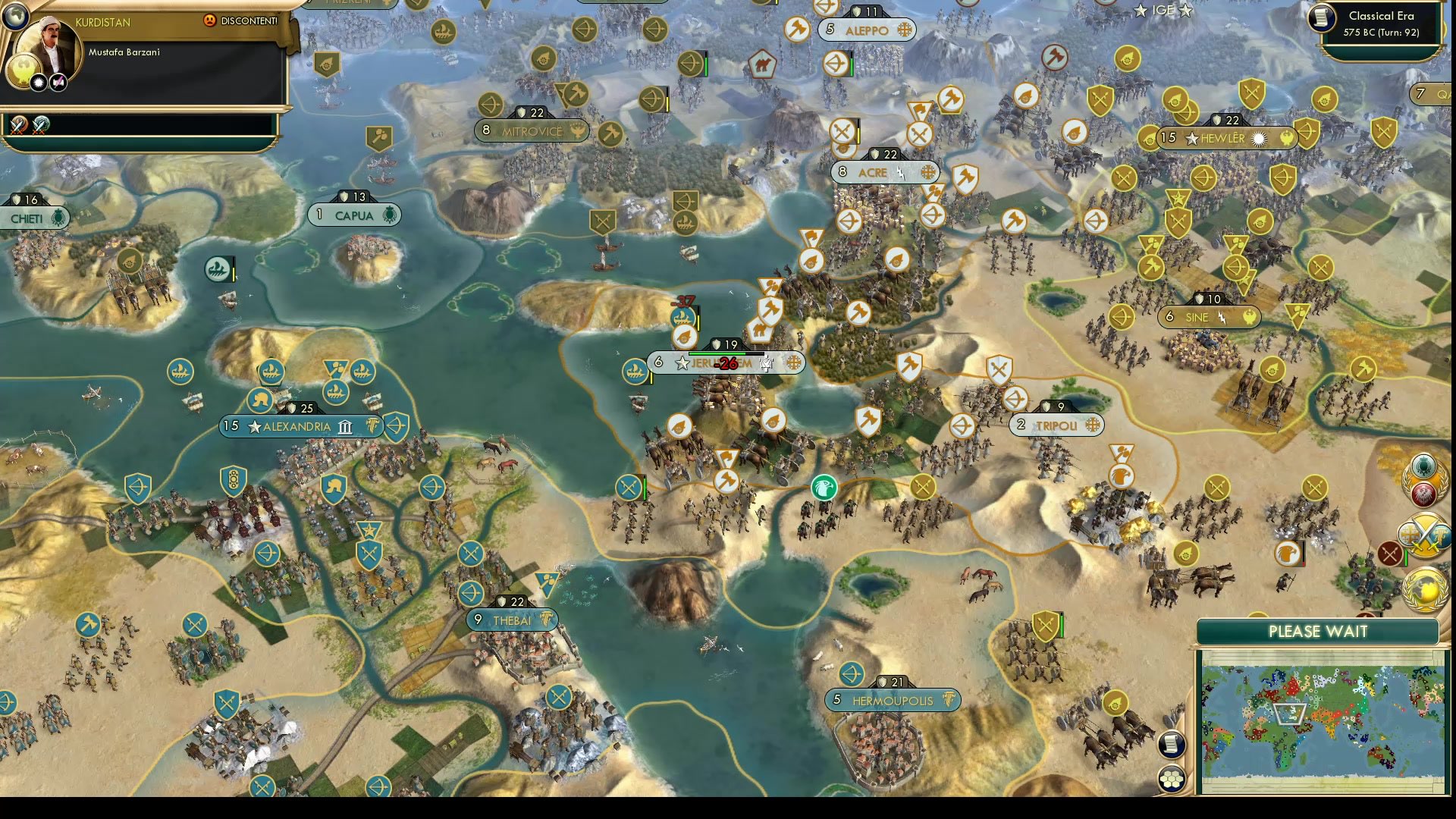Click the DISCONTENT unhappy face icon

(x=210, y=20)
